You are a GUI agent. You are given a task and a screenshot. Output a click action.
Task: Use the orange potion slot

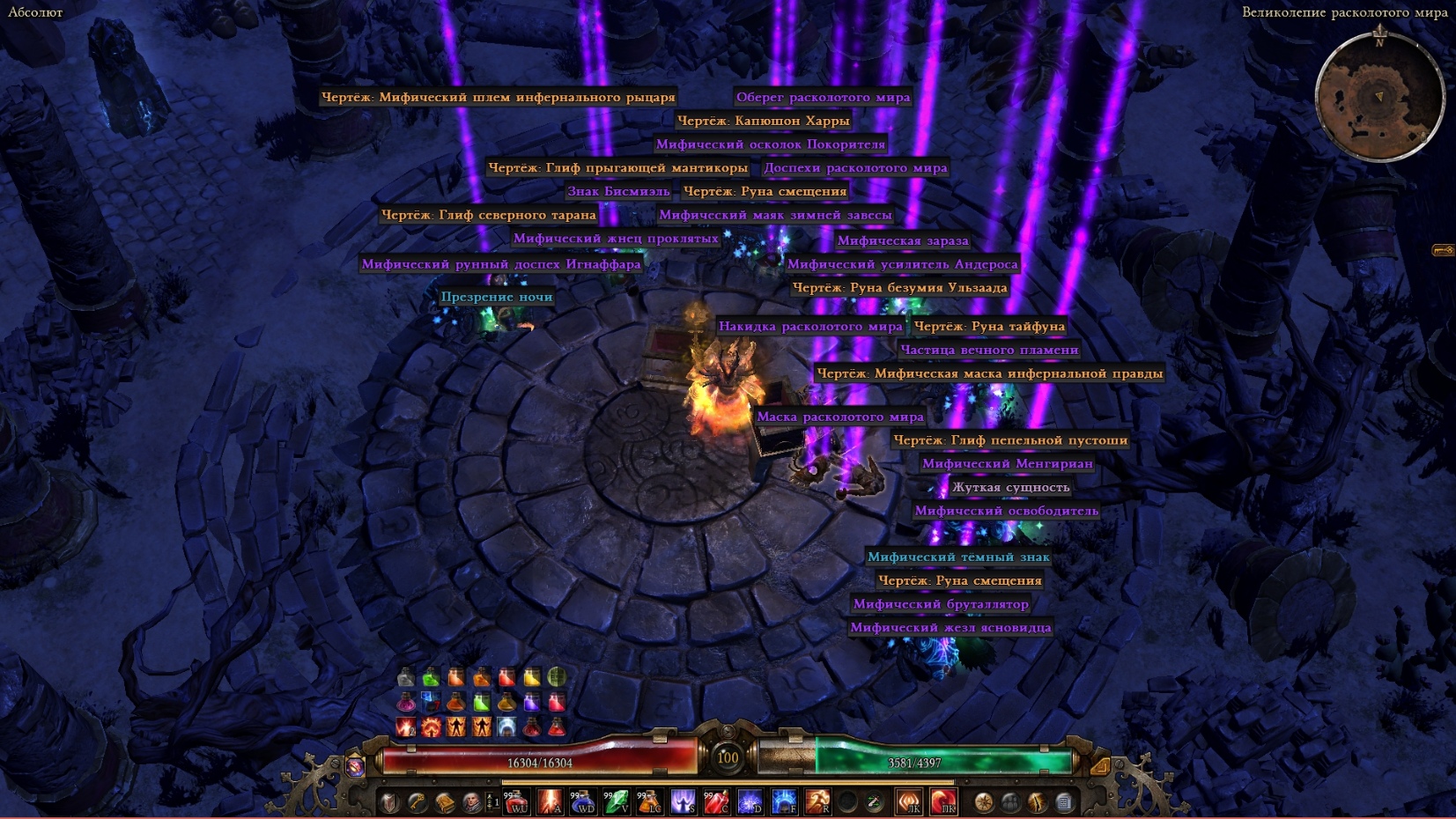[x=650, y=801]
